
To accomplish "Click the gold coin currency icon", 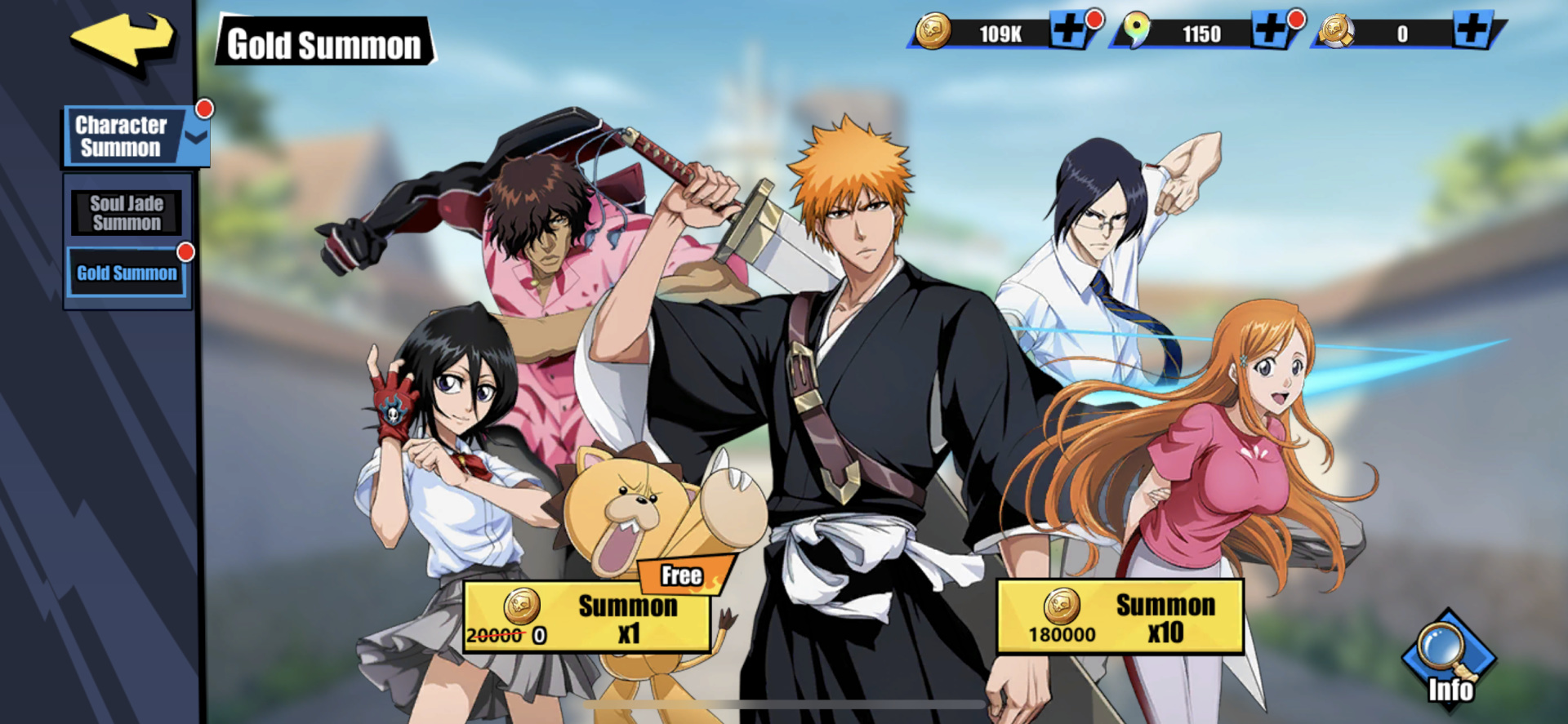I will (933, 33).
